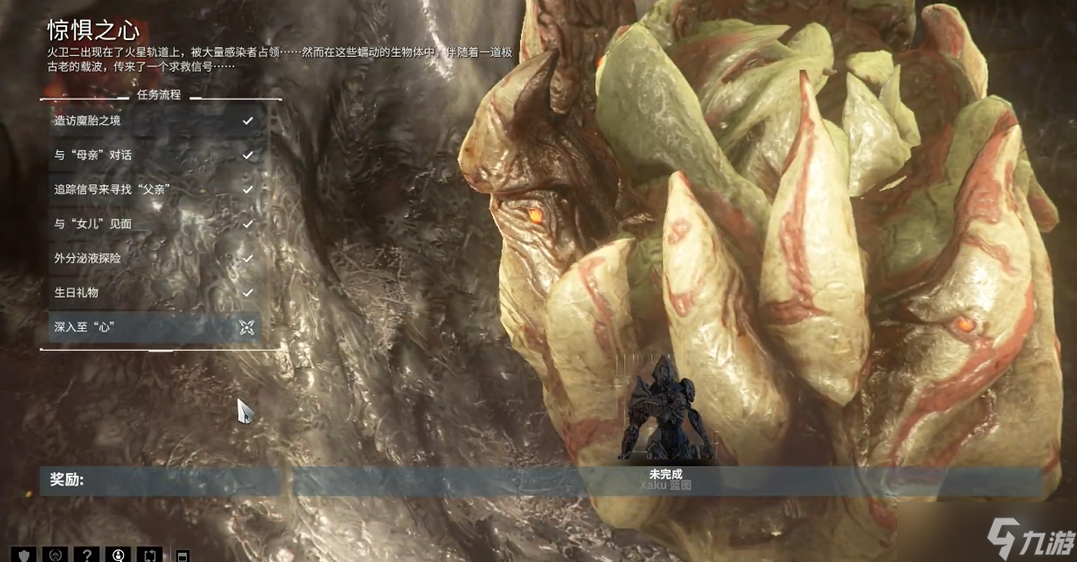This screenshot has width=1077, height=562.
Task: Choose the 与“母亲”对话 quest step
Action: point(152,155)
